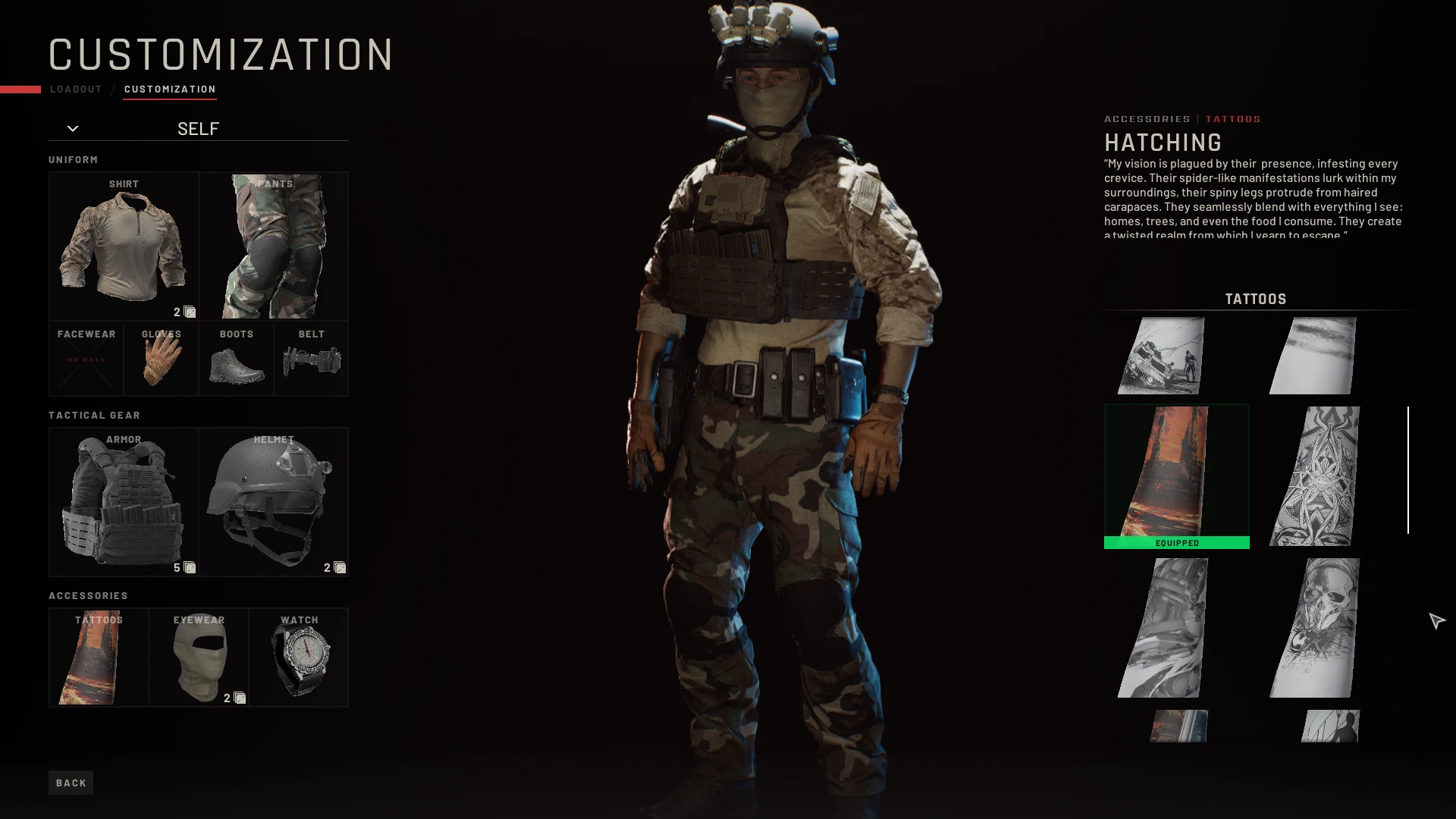Select the EYEWEAR balaclava slot
Viewport: 1456px width, 819px height.
click(199, 657)
